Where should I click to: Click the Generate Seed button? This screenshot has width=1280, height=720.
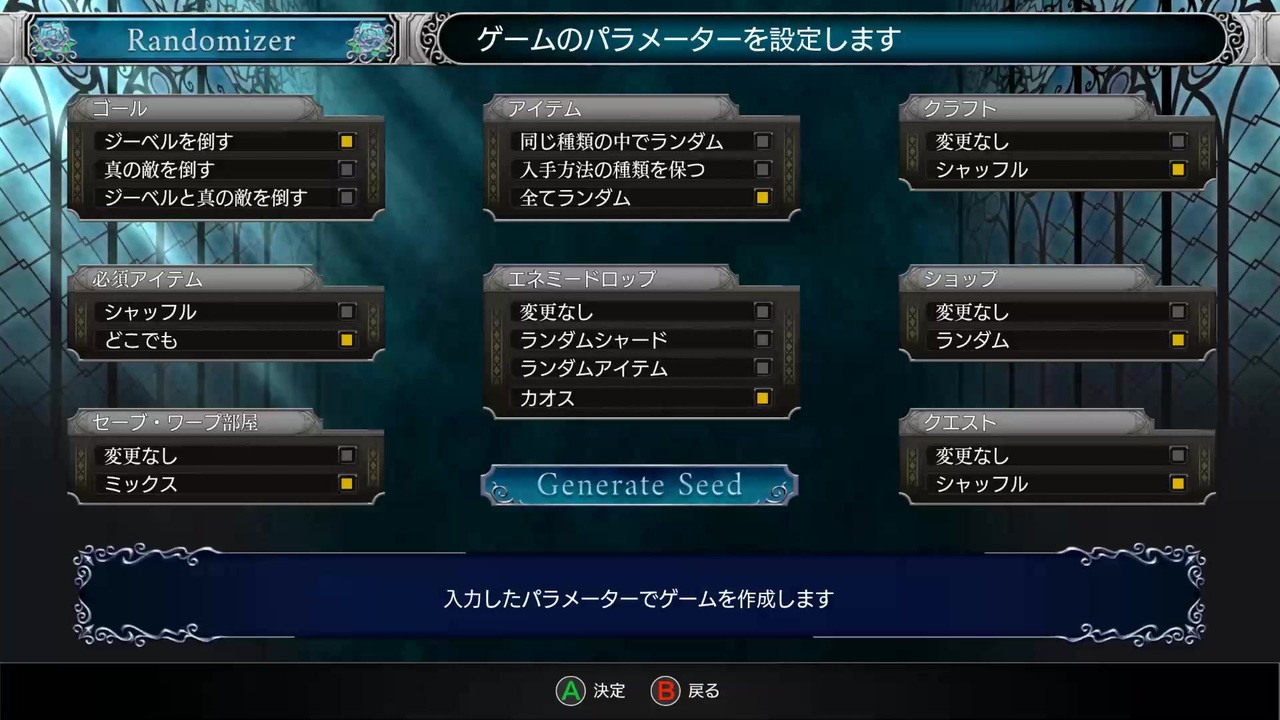(x=639, y=485)
